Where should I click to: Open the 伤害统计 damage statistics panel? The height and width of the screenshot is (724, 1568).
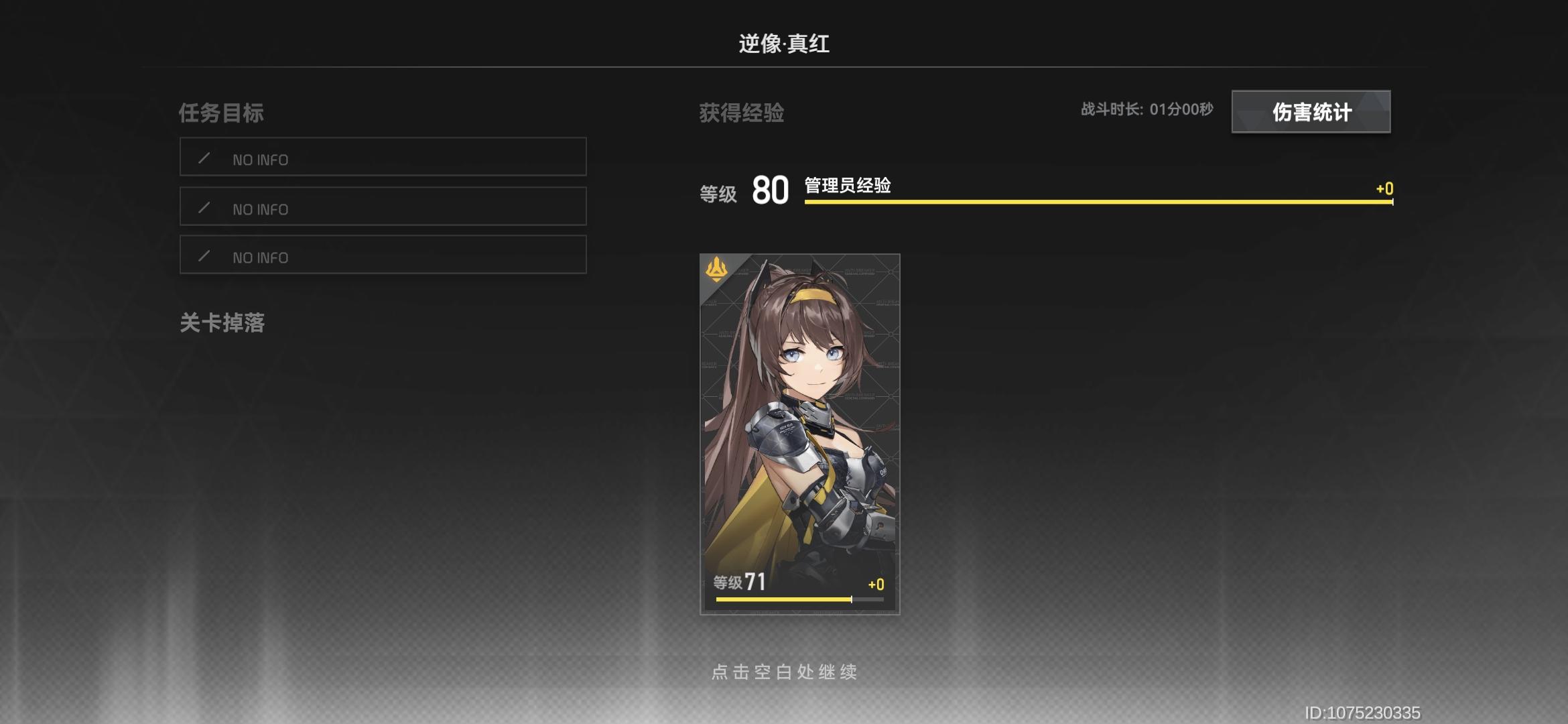tap(1310, 113)
